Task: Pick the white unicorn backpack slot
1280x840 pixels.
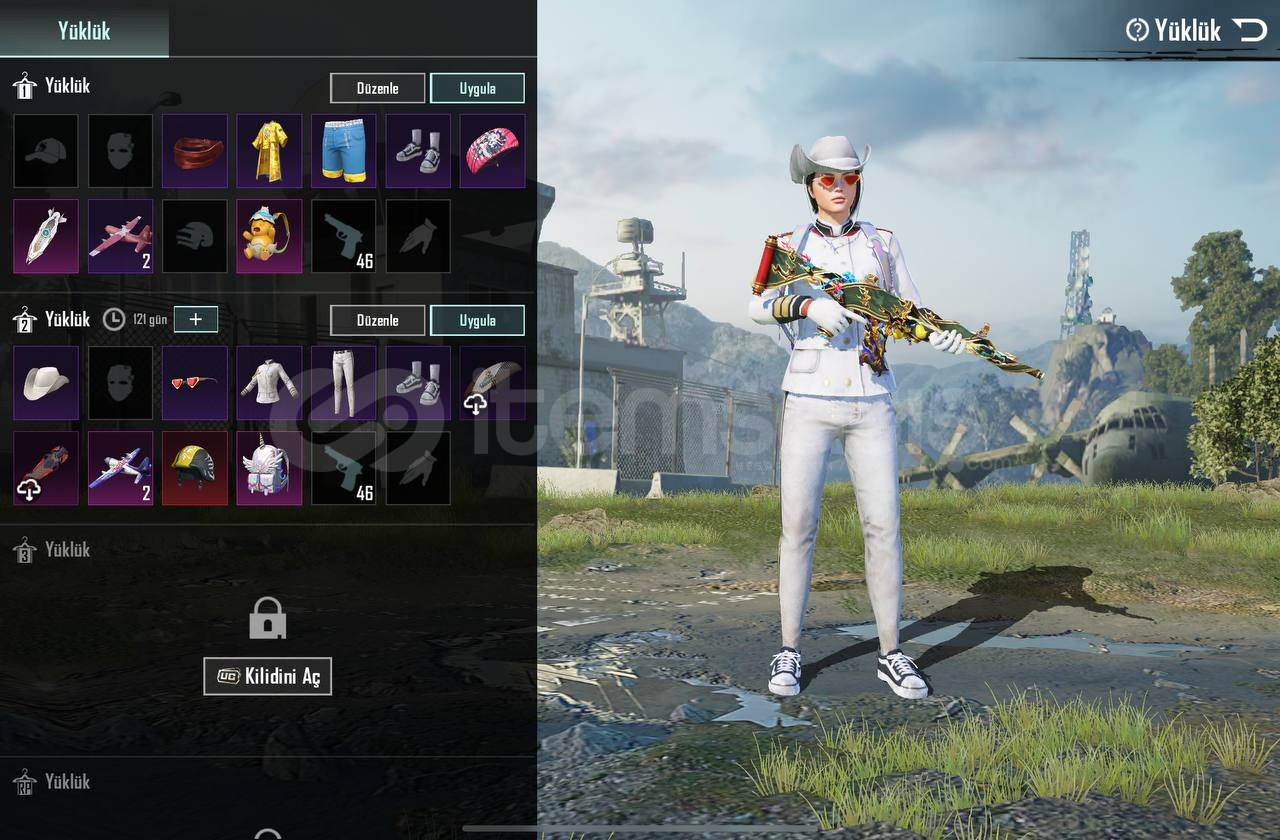Action: point(269,468)
